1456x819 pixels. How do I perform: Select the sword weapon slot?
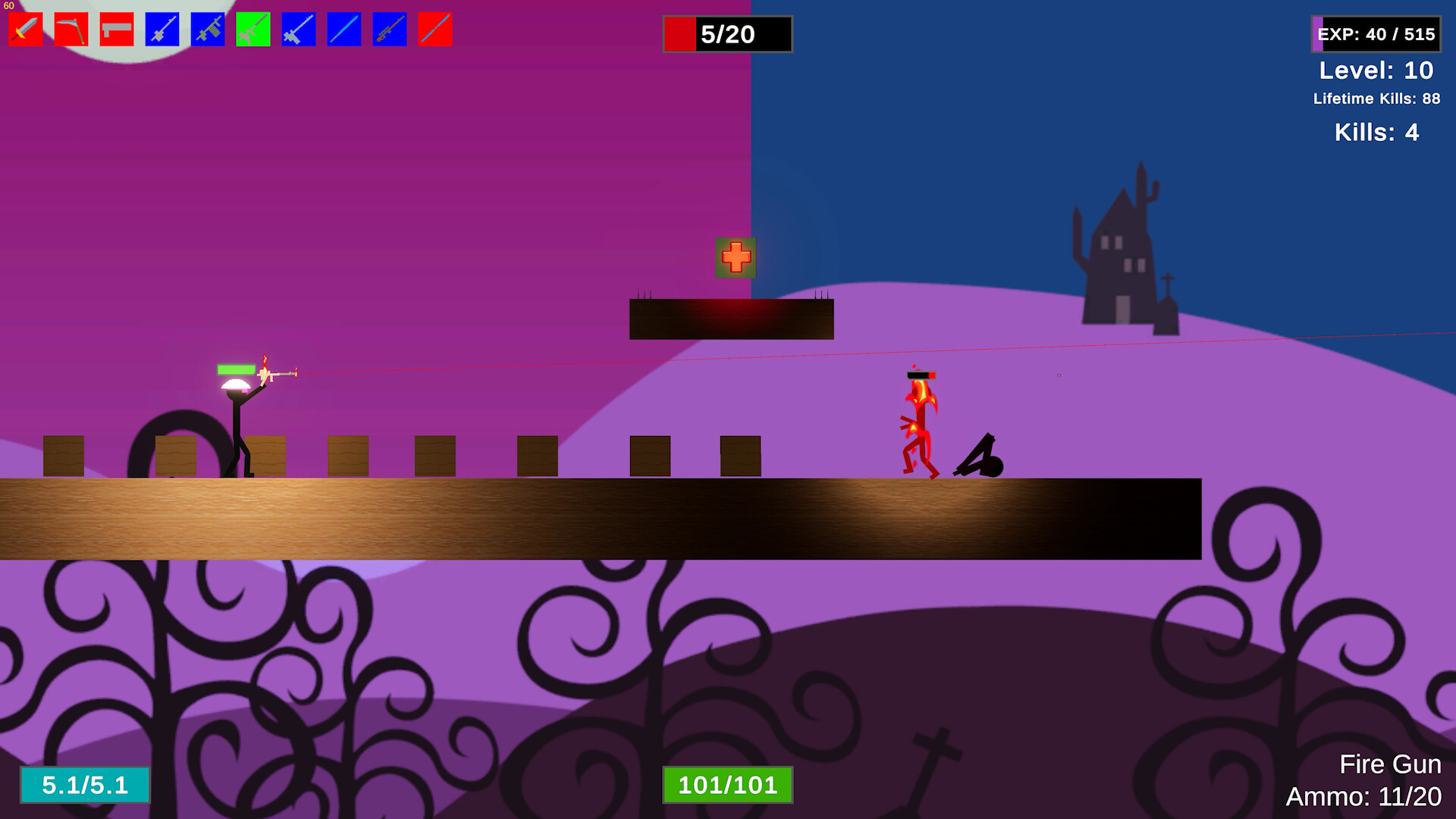coord(25,29)
